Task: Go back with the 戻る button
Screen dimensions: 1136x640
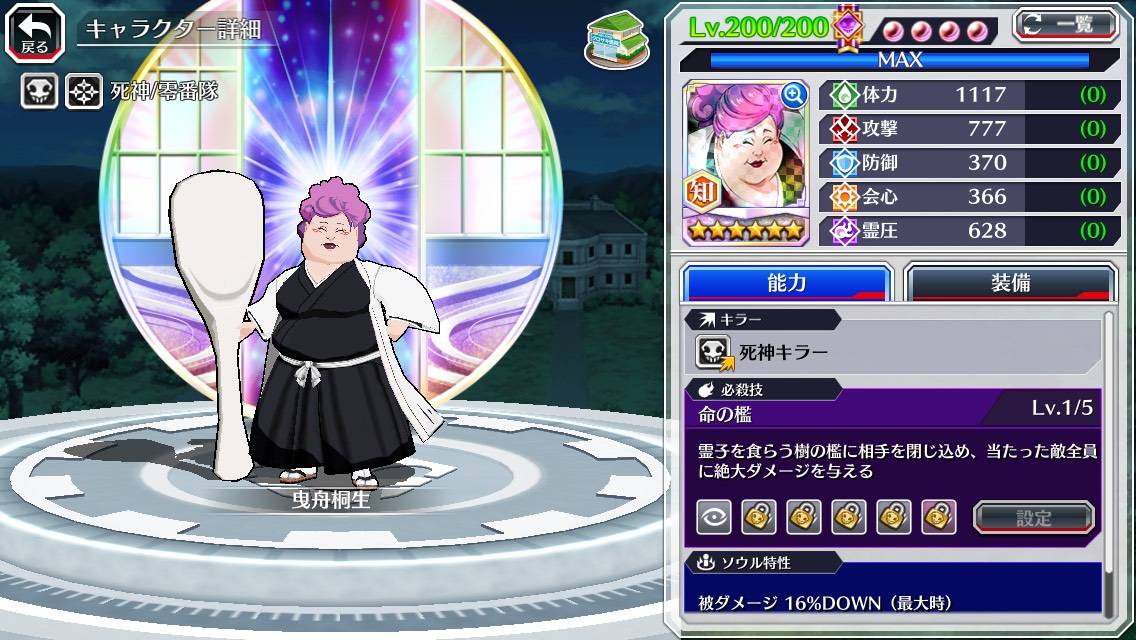Action: 35,32
